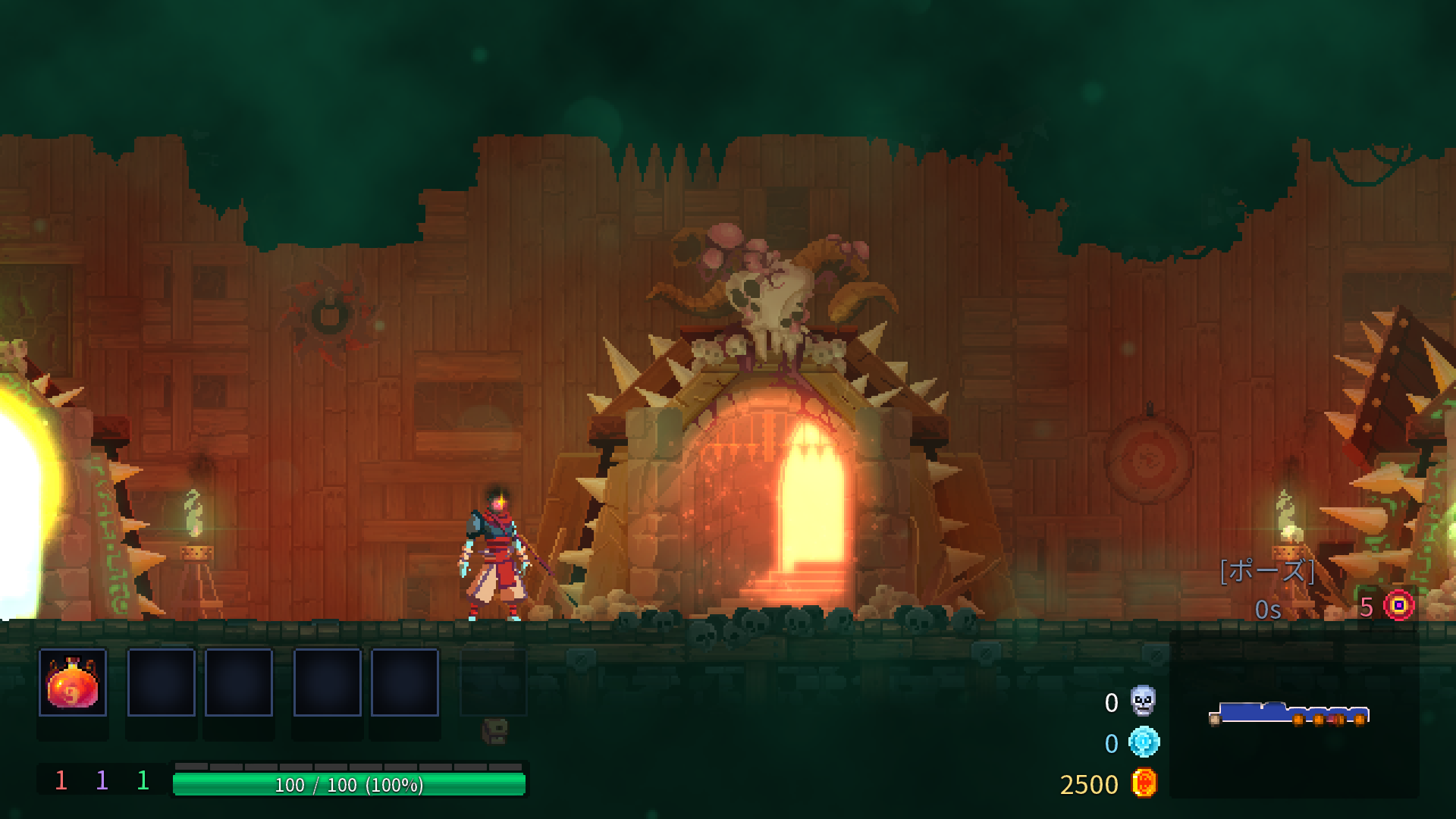Image resolution: width=1456 pixels, height=819 pixels.
Task: Open the blue level minimap
Action: point(1288,714)
